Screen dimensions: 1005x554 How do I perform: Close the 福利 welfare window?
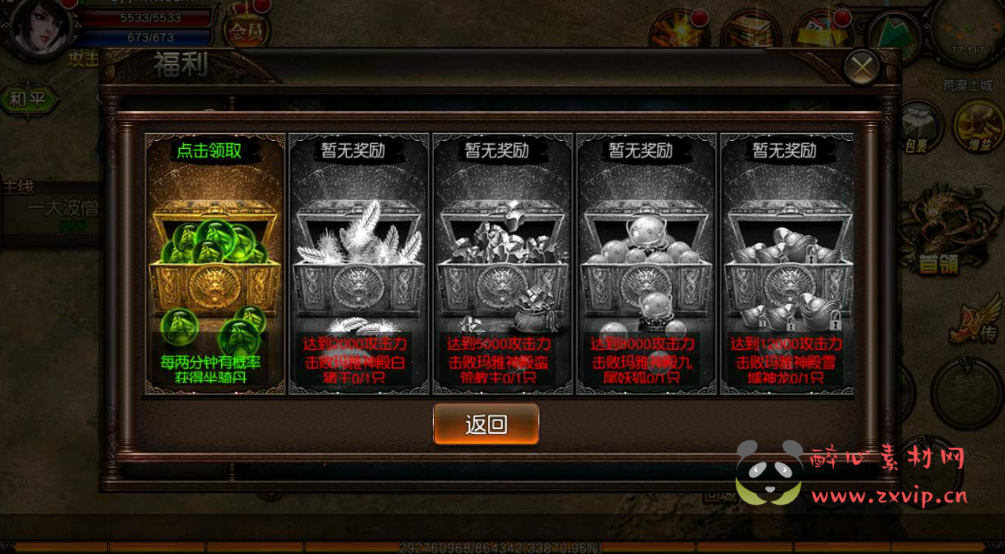coord(861,67)
